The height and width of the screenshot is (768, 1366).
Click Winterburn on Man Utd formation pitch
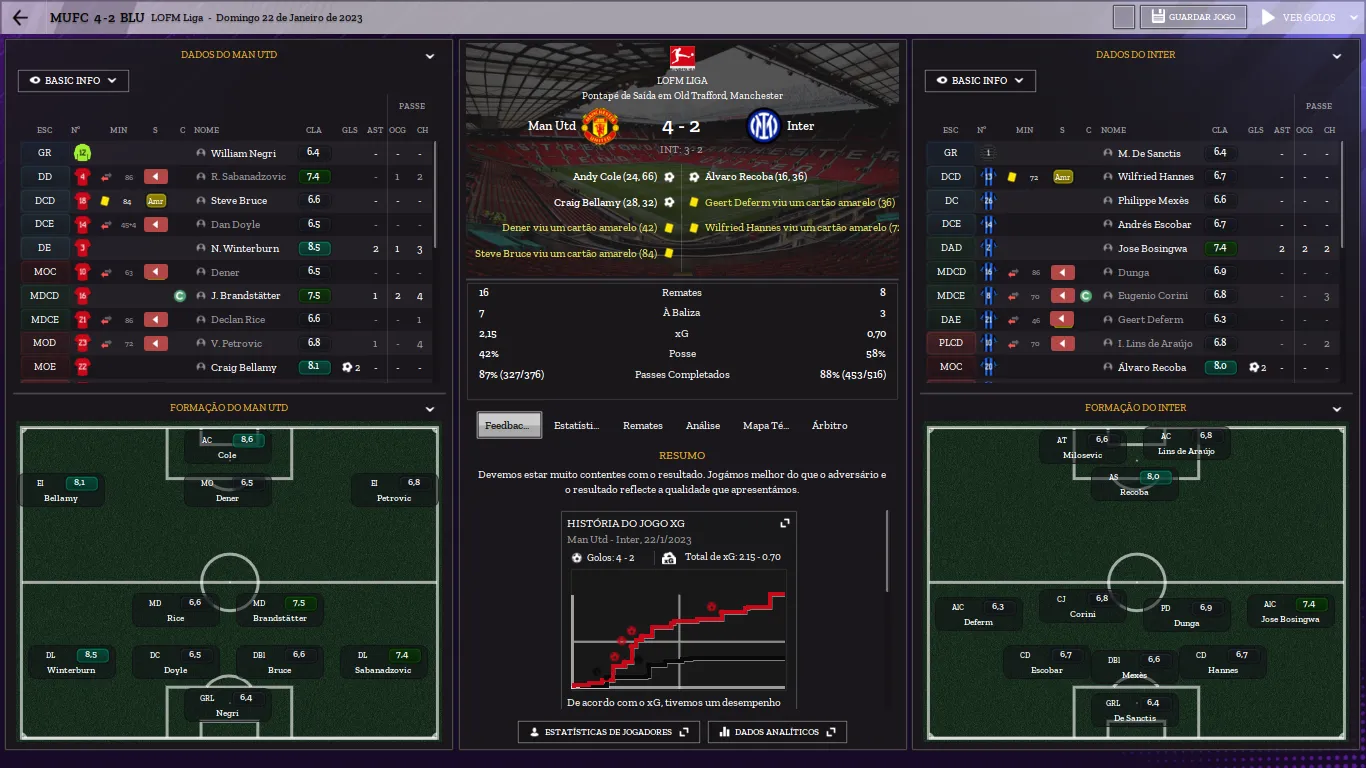71,662
